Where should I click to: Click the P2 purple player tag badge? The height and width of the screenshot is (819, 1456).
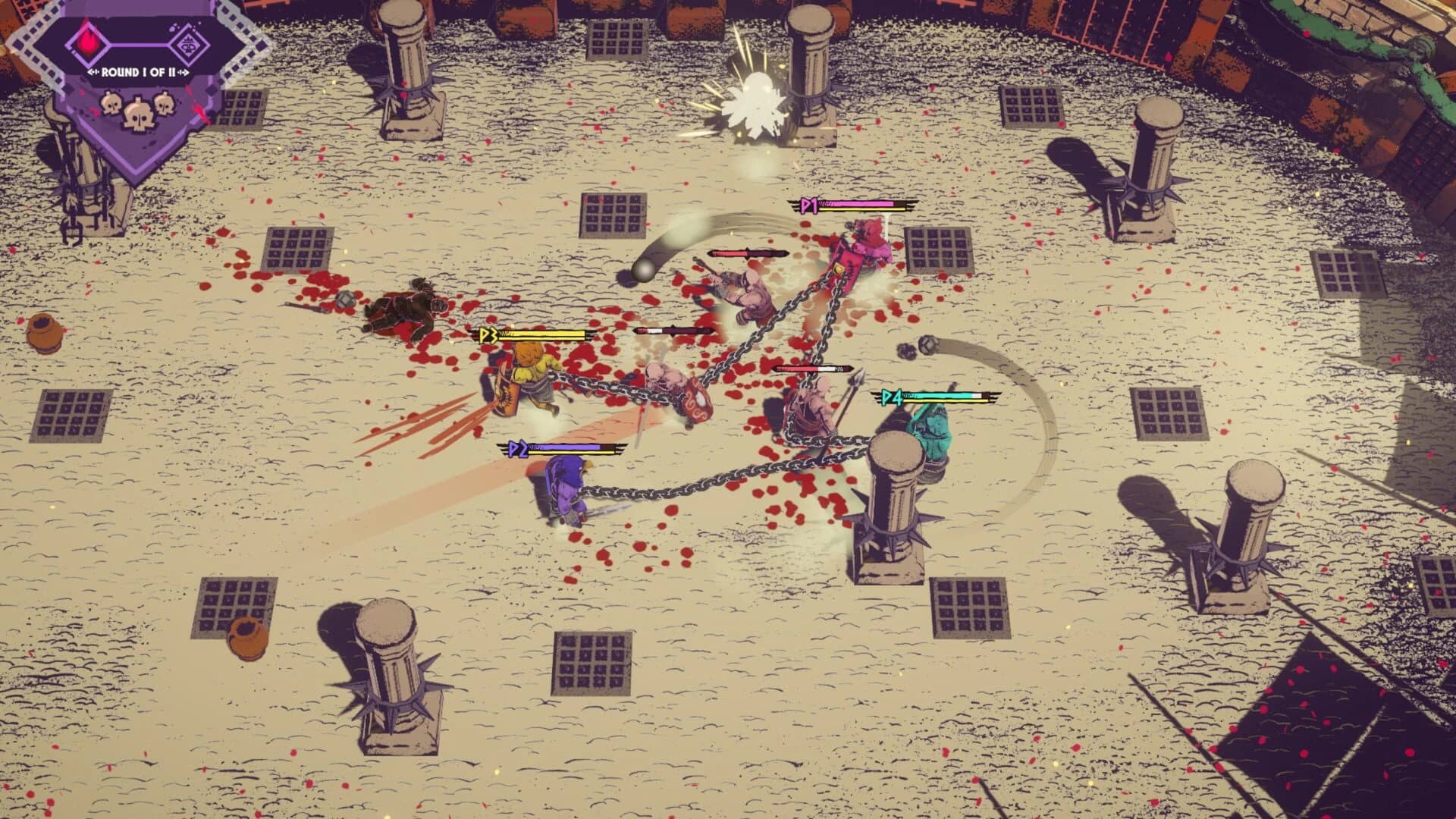tap(519, 449)
